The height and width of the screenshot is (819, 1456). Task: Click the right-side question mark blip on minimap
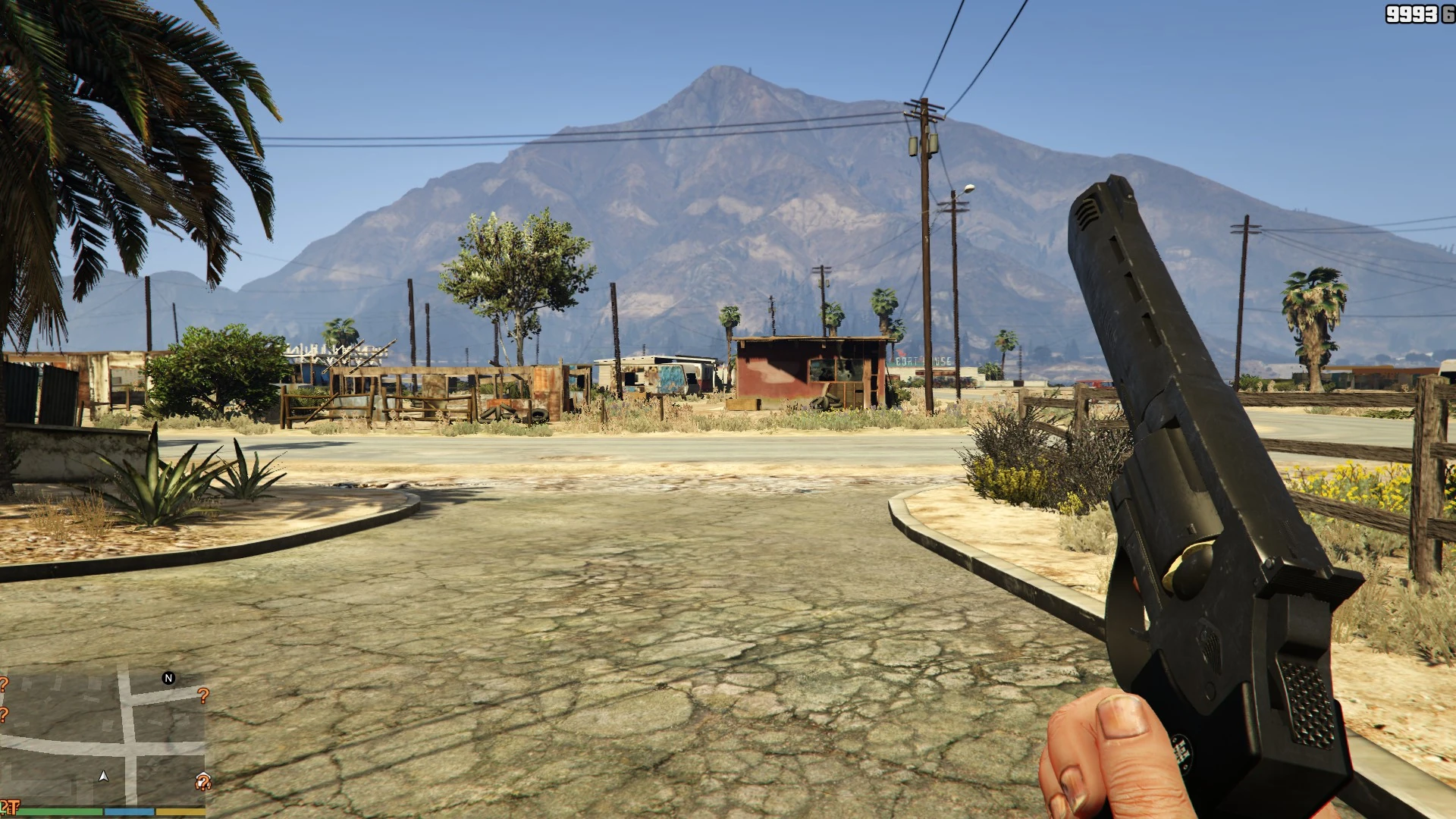[203, 696]
